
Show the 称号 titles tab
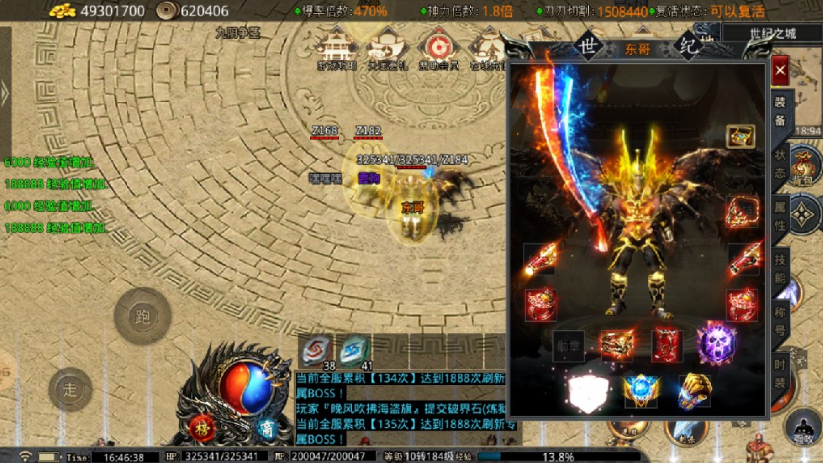780,320
